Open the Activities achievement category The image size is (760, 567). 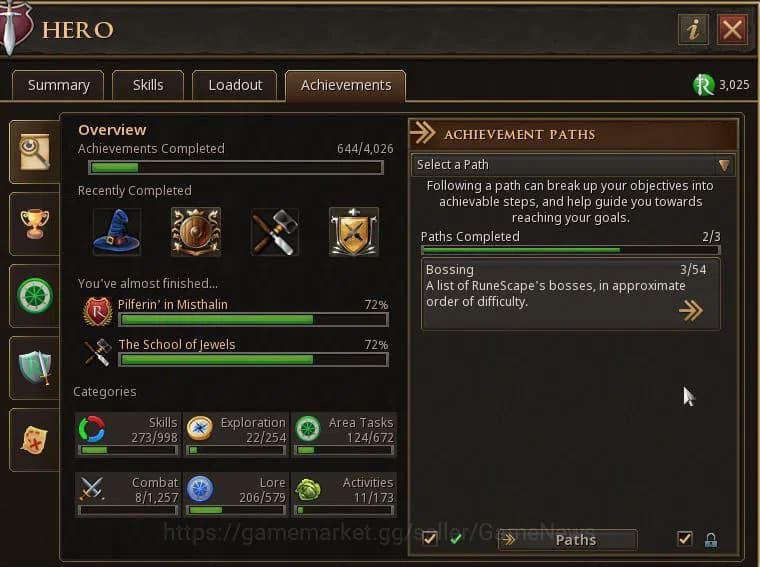[344, 494]
